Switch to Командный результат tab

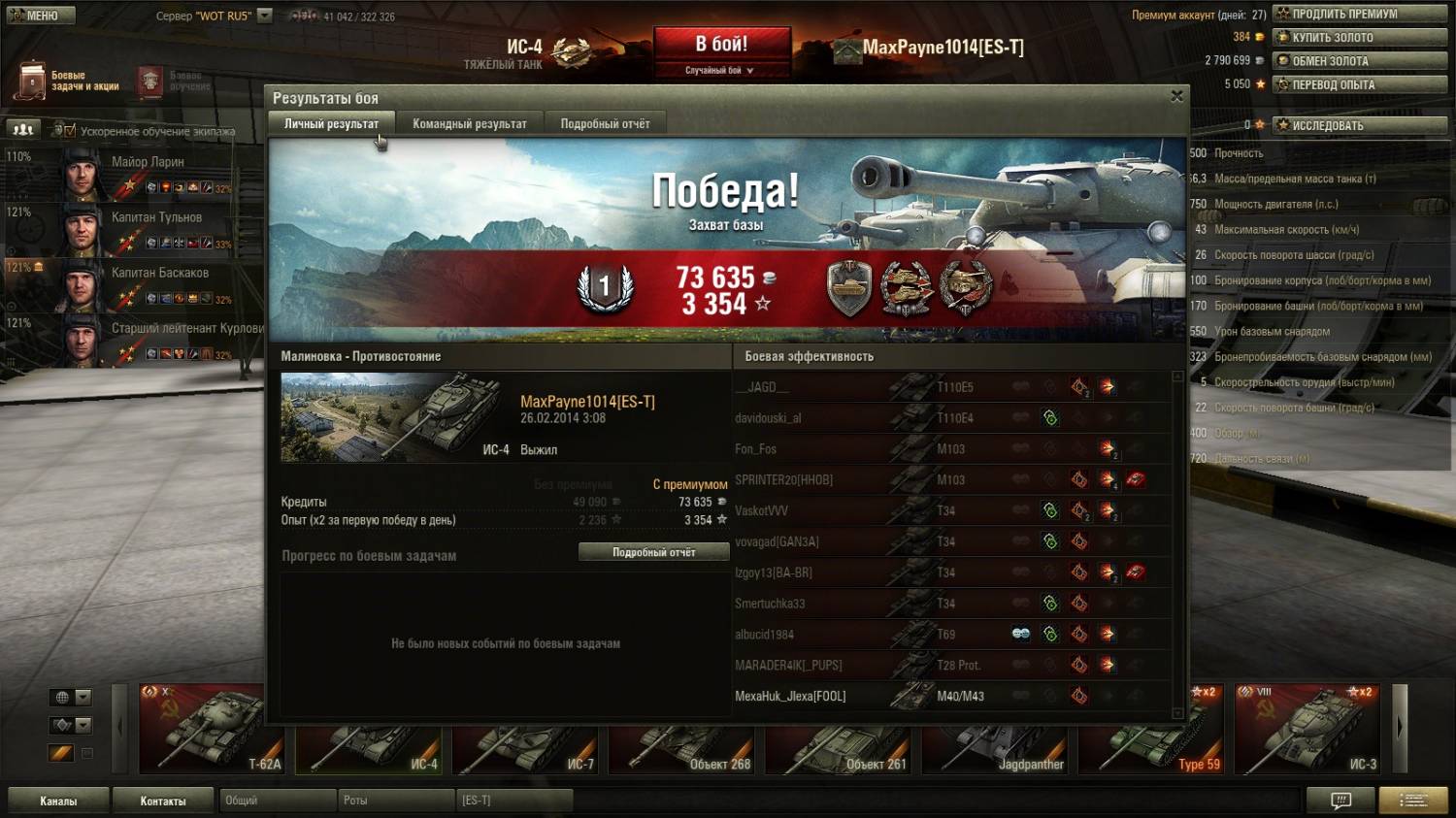pos(469,124)
